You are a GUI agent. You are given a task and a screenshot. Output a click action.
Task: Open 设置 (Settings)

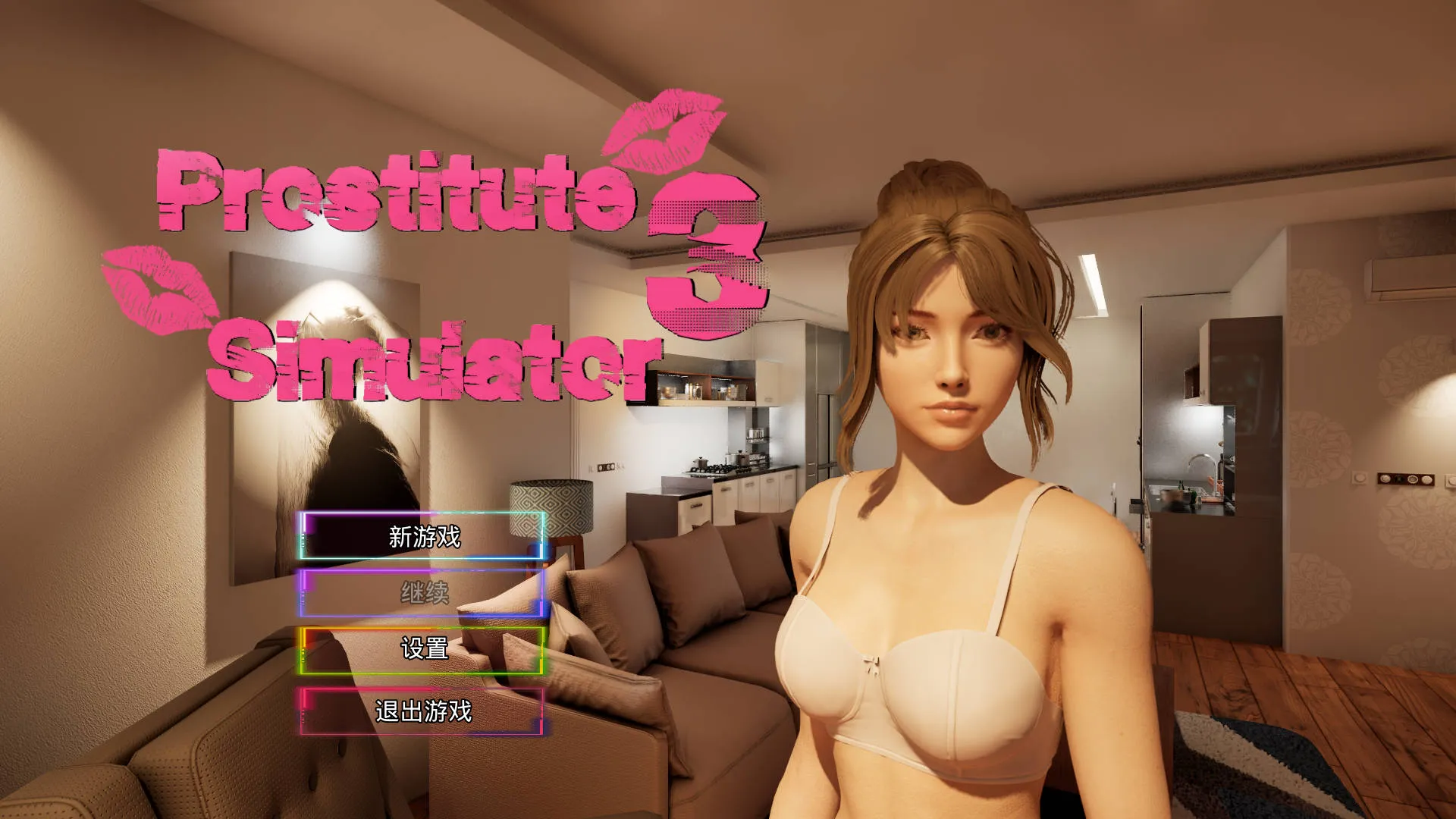422,651
